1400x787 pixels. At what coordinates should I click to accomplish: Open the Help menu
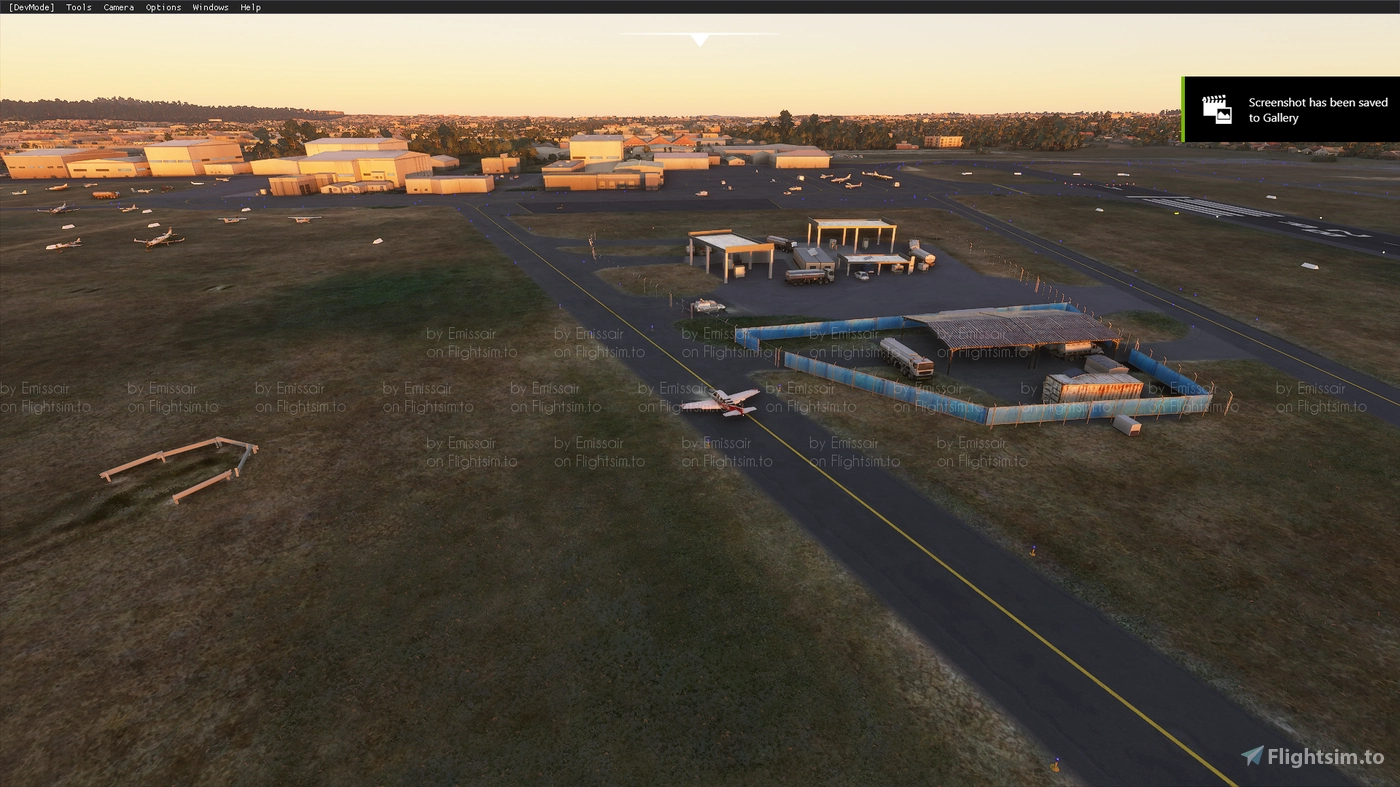(250, 7)
